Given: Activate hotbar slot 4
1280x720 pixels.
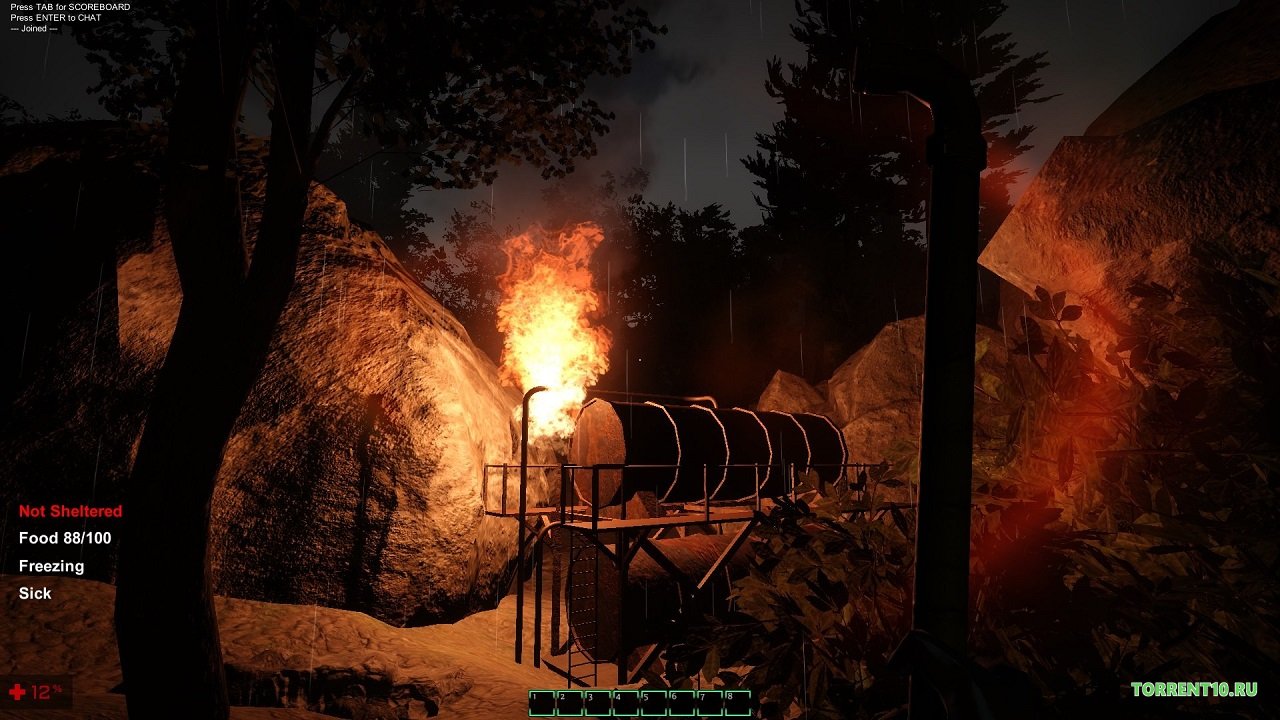Looking at the screenshot, I should pyautogui.click(x=626, y=703).
